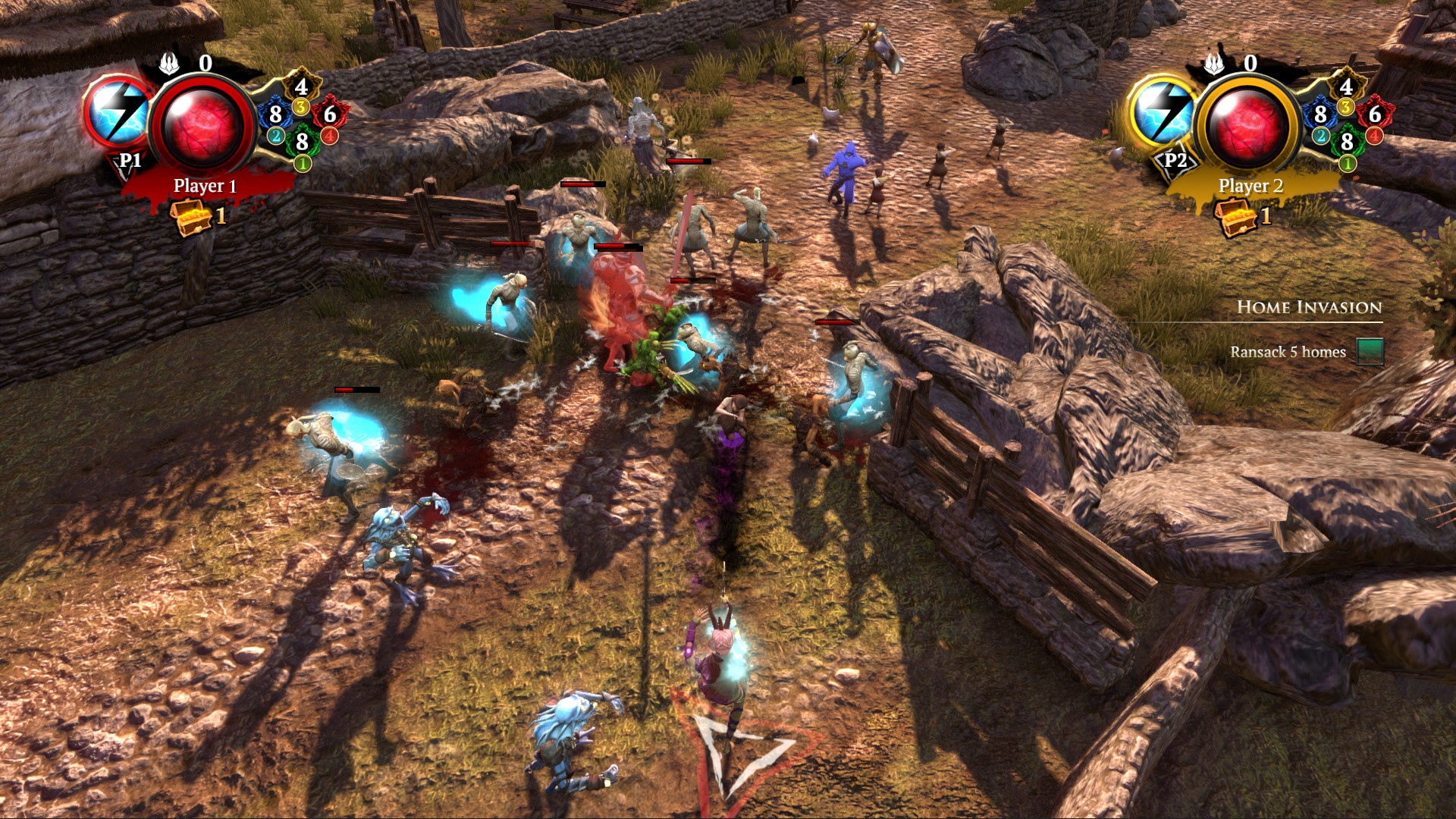The width and height of the screenshot is (1456, 819).
Task: Tick the green Ransack 5 homes checkbox
Action: [x=1370, y=352]
